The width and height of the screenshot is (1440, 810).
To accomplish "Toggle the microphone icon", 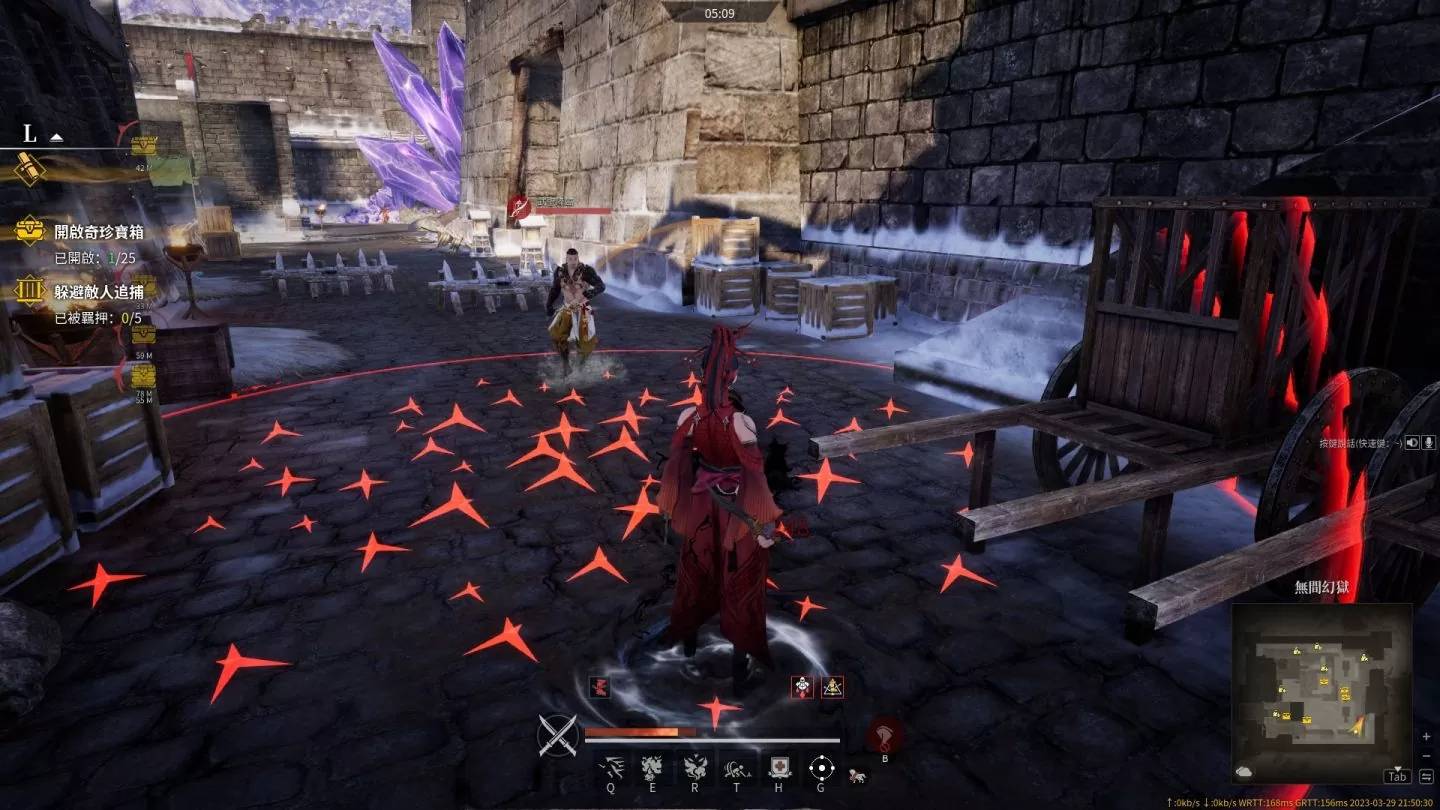I will pos(1429,442).
